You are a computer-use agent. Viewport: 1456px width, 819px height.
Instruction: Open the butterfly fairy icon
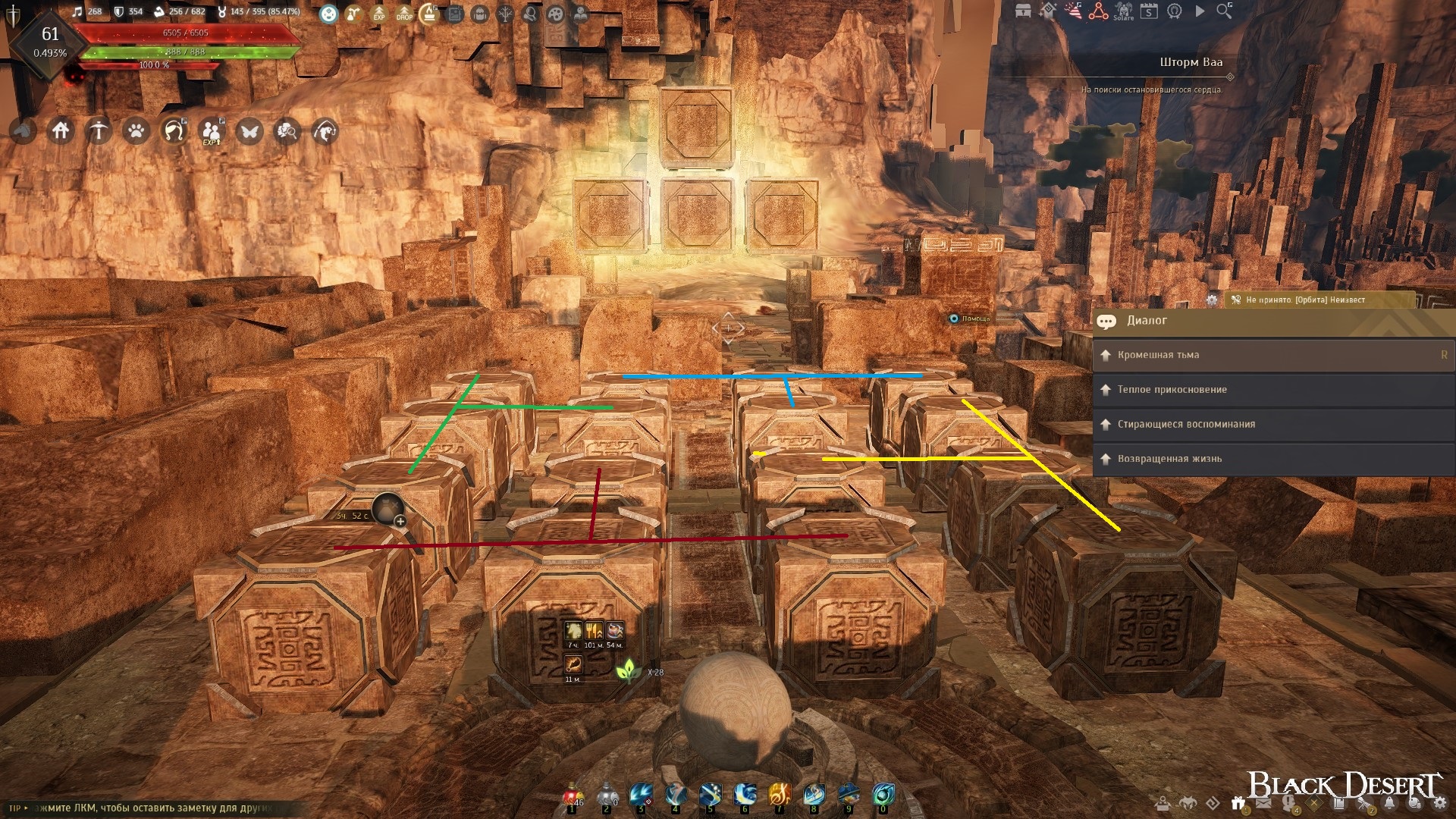(249, 131)
